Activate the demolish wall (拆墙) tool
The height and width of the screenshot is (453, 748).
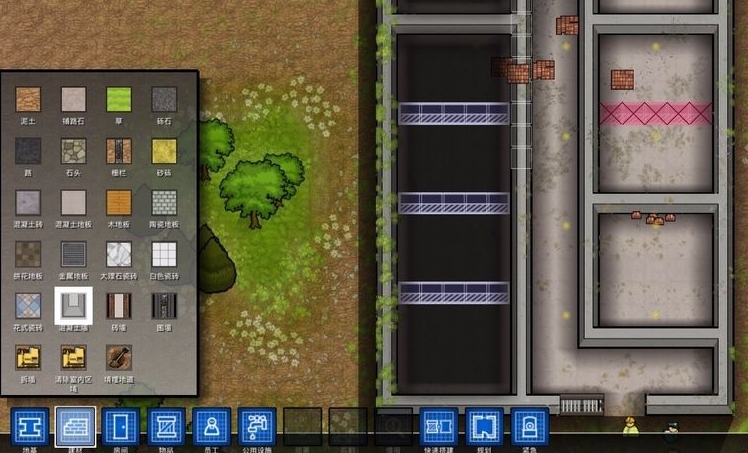tap(28, 358)
